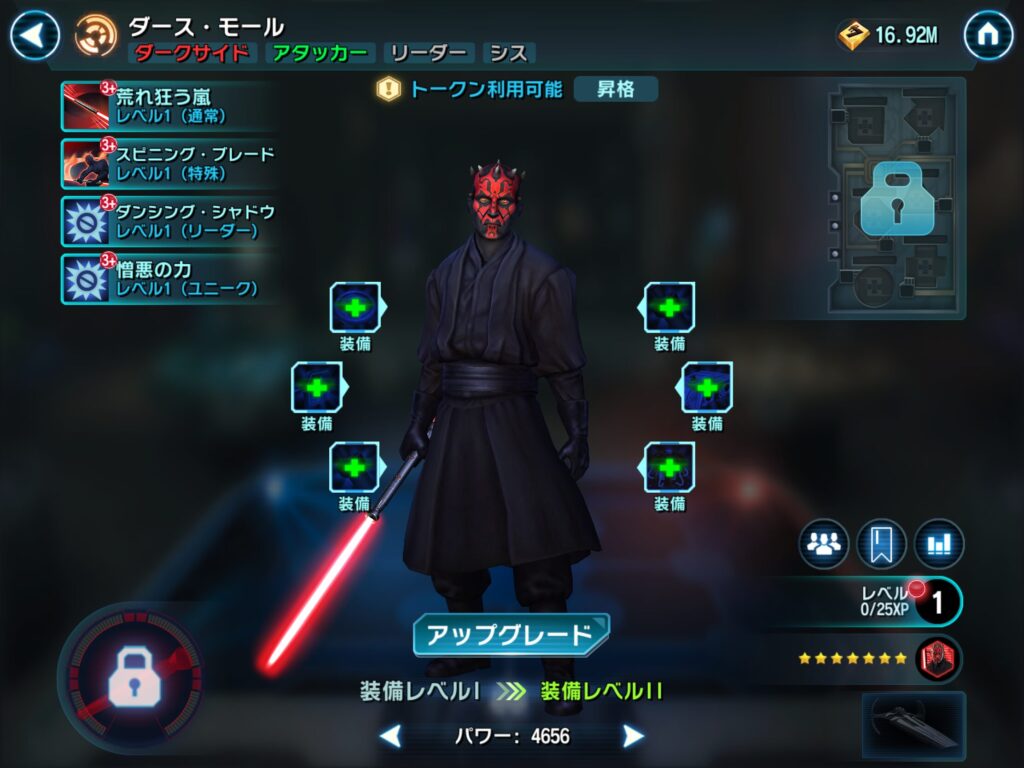Show the next character with right arrow
1024x768 pixels.
tap(633, 737)
